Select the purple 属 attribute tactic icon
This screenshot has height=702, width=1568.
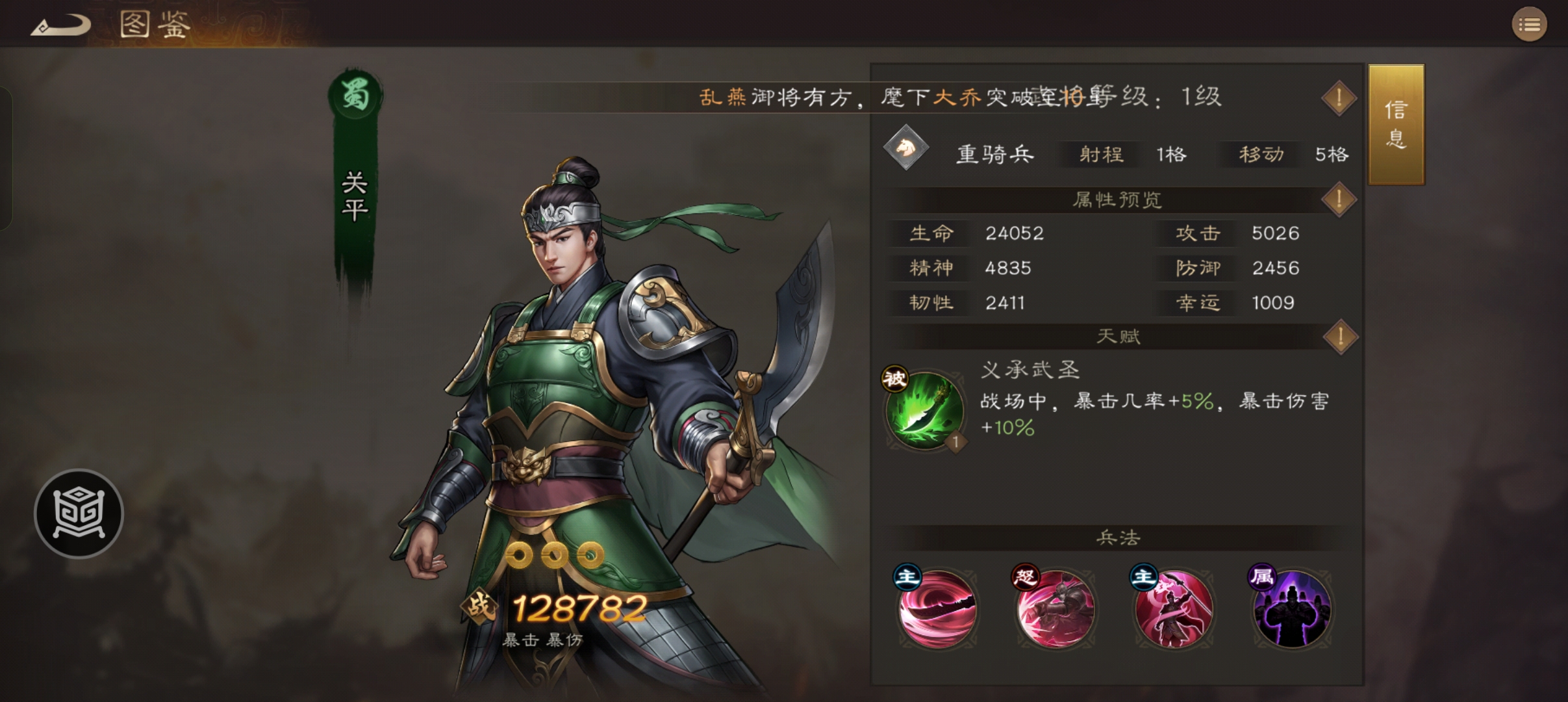pyautogui.click(x=1291, y=608)
